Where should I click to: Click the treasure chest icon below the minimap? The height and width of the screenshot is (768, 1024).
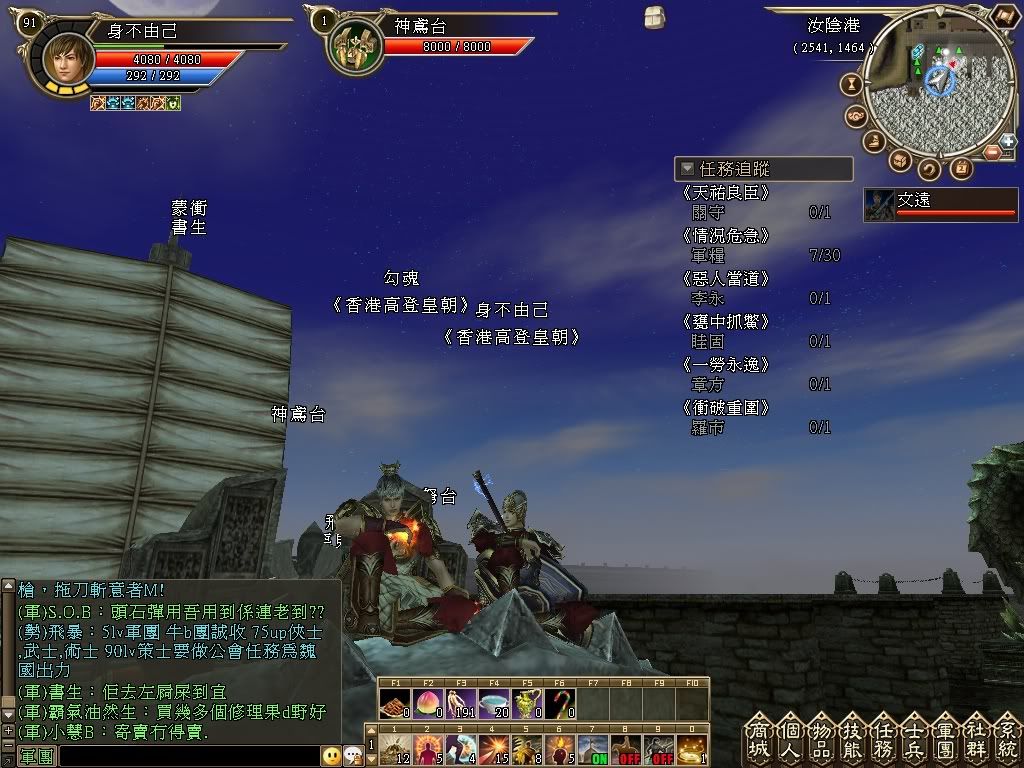(899, 160)
